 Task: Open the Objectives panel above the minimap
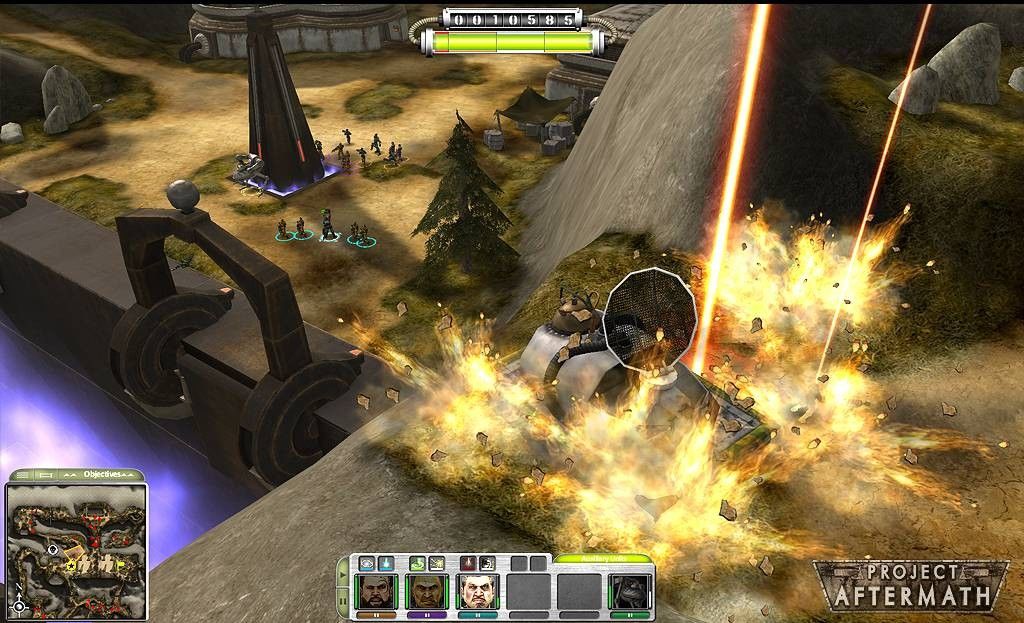pos(102,474)
